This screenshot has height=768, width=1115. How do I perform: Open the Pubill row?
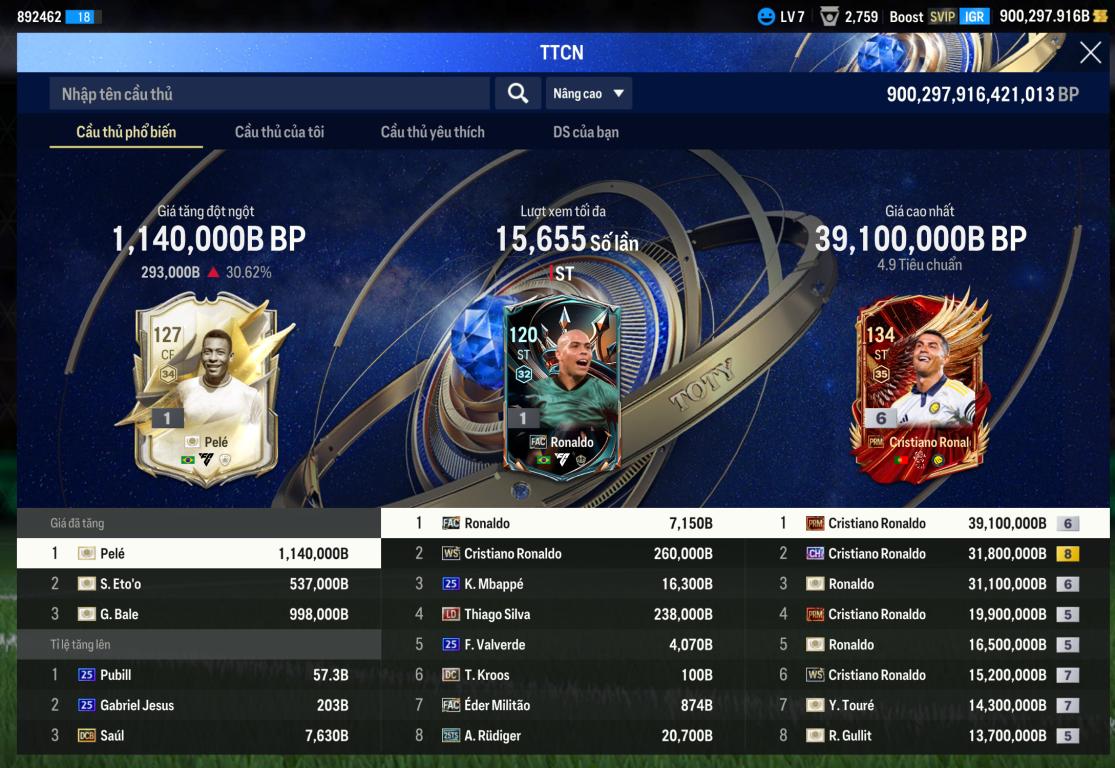(199, 675)
